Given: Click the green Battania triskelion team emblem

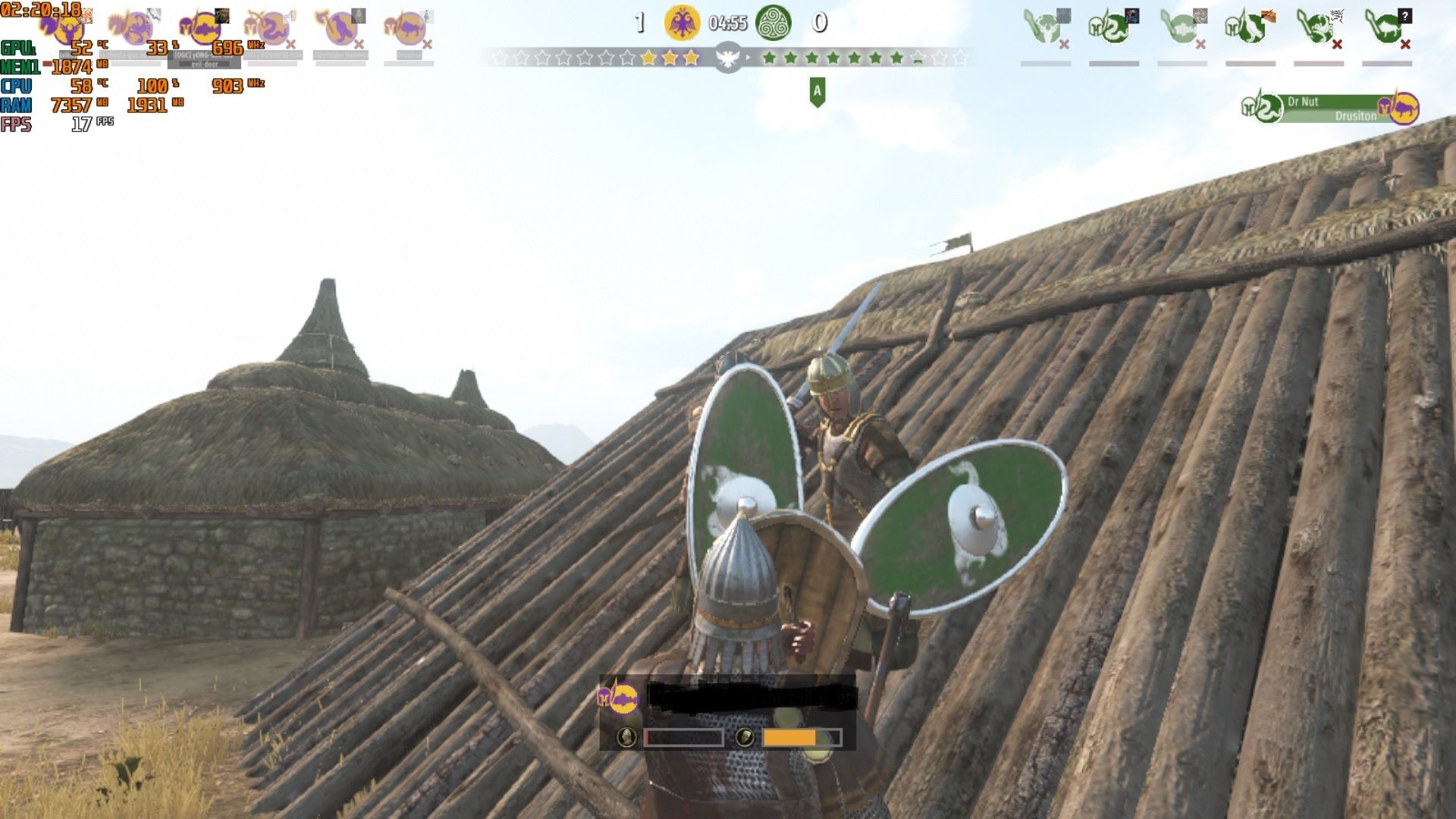Looking at the screenshot, I should (773, 23).
